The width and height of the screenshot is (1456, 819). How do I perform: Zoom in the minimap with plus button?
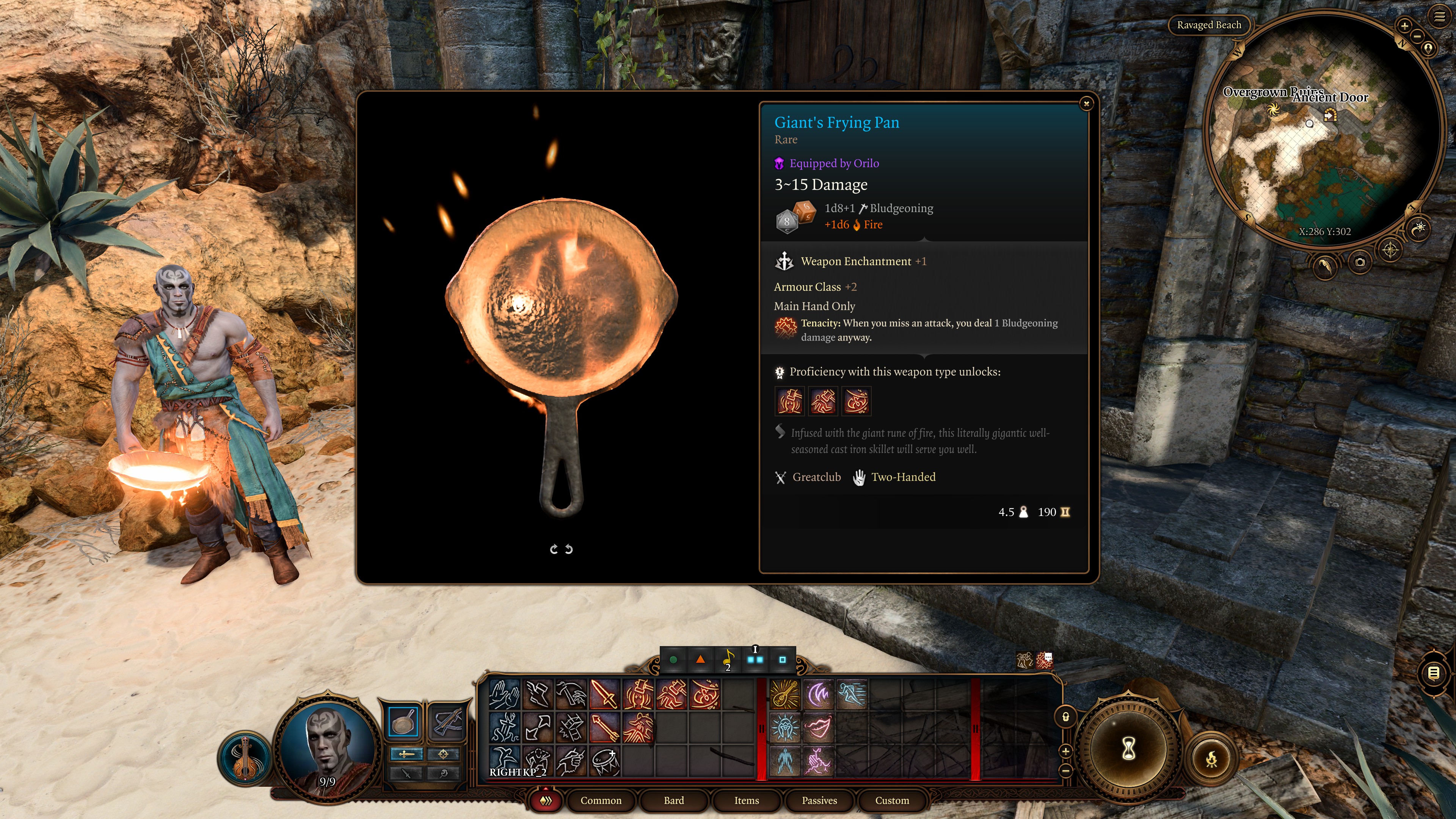(x=1404, y=25)
